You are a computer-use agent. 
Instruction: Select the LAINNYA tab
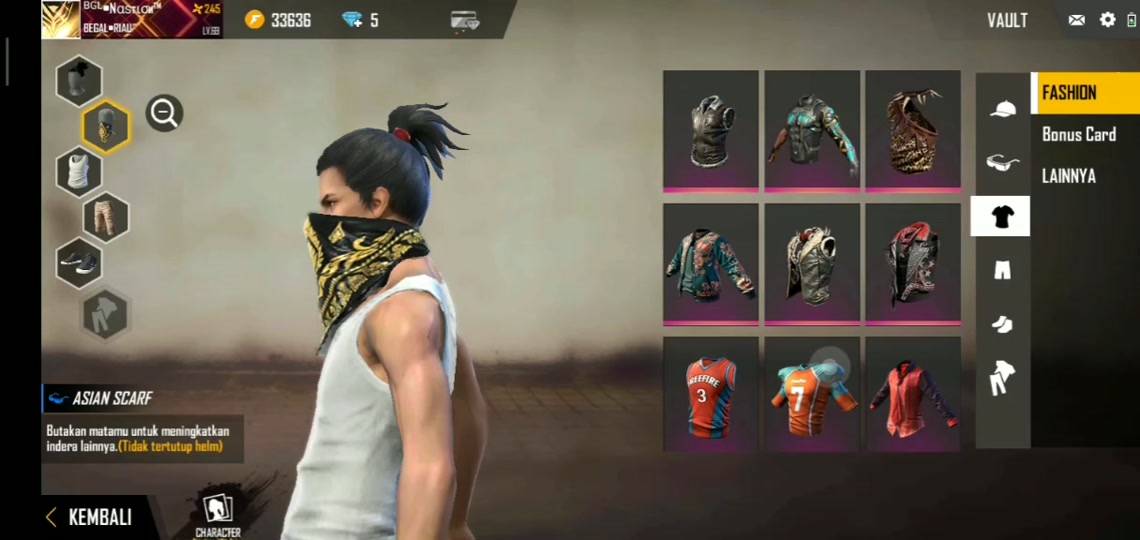coord(1068,176)
